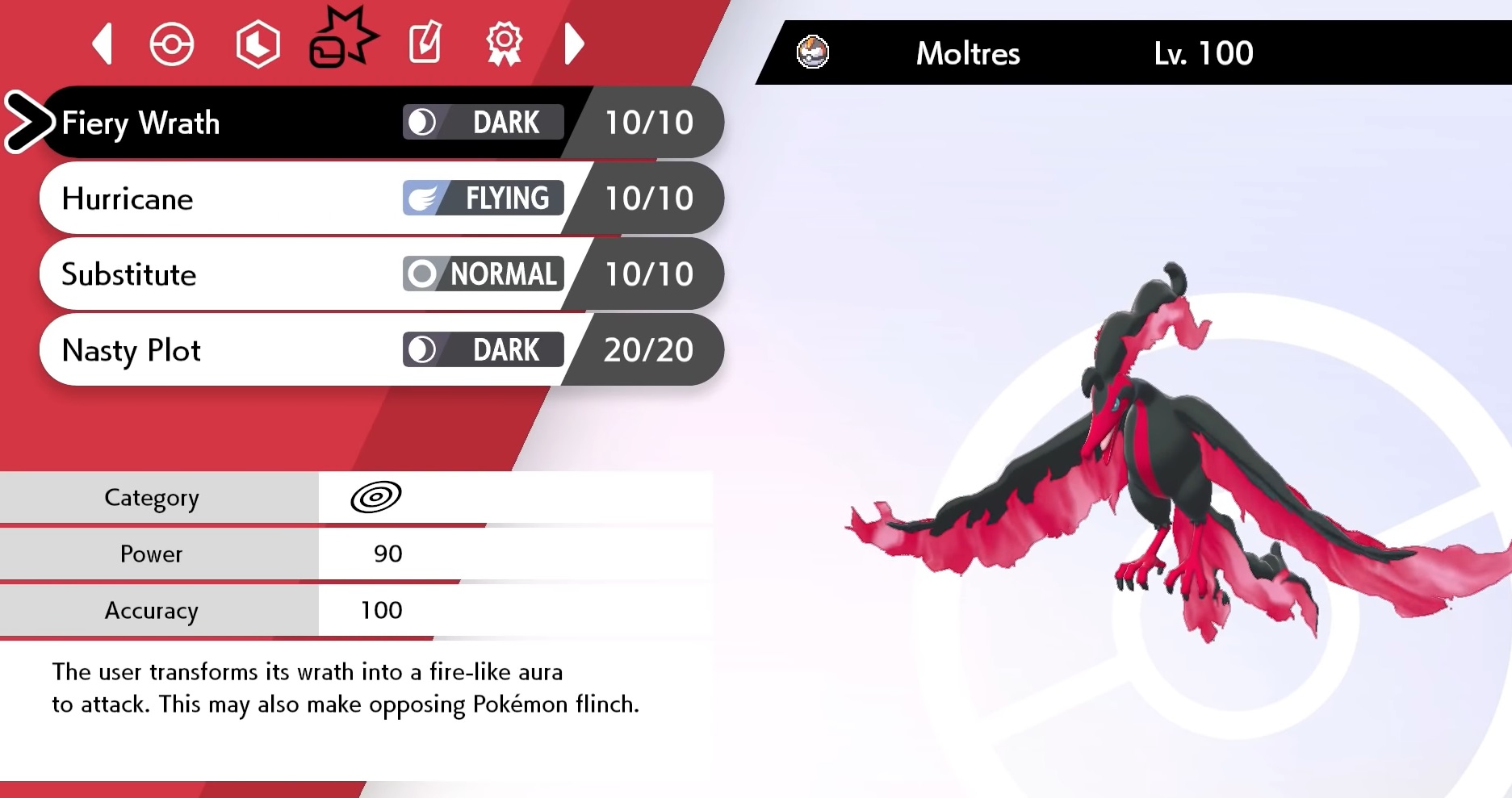Go to previous summary page arrow
Viewport: 1512px width, 798px height.
tap(103, 44)
